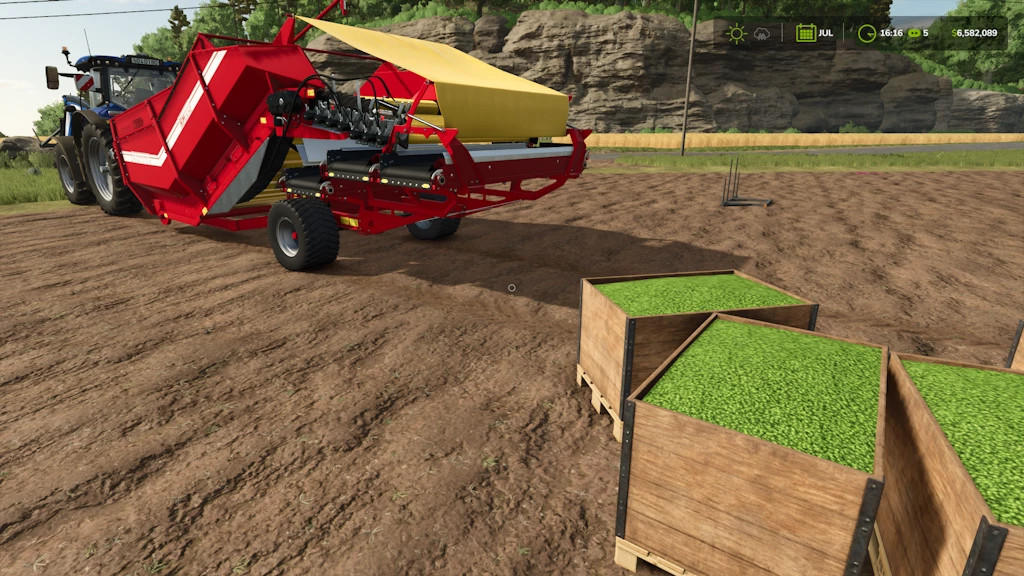Click the rain cloud forecast icon

coord(762,33)
